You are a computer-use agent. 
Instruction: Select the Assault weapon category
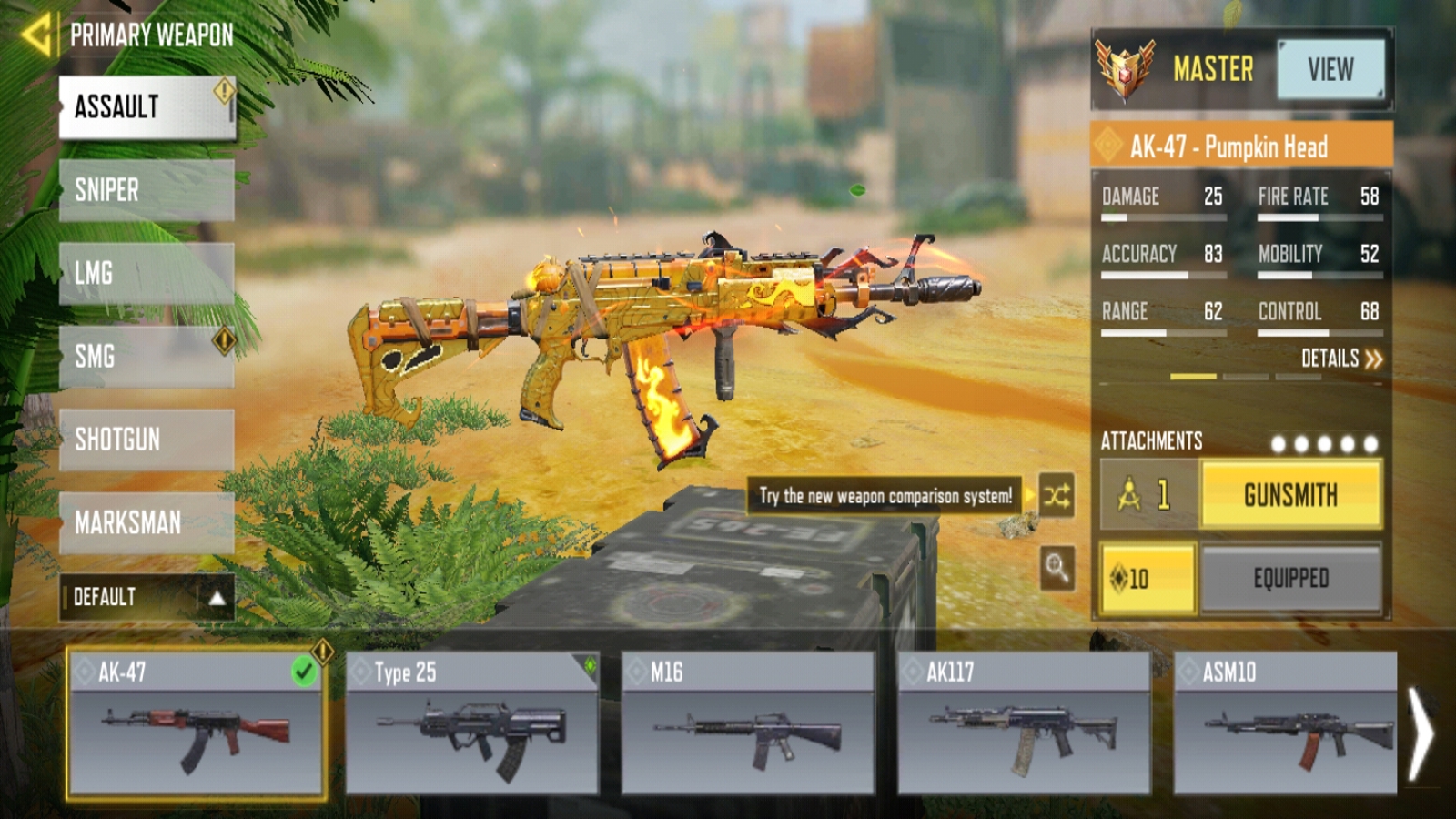point(147,107)
